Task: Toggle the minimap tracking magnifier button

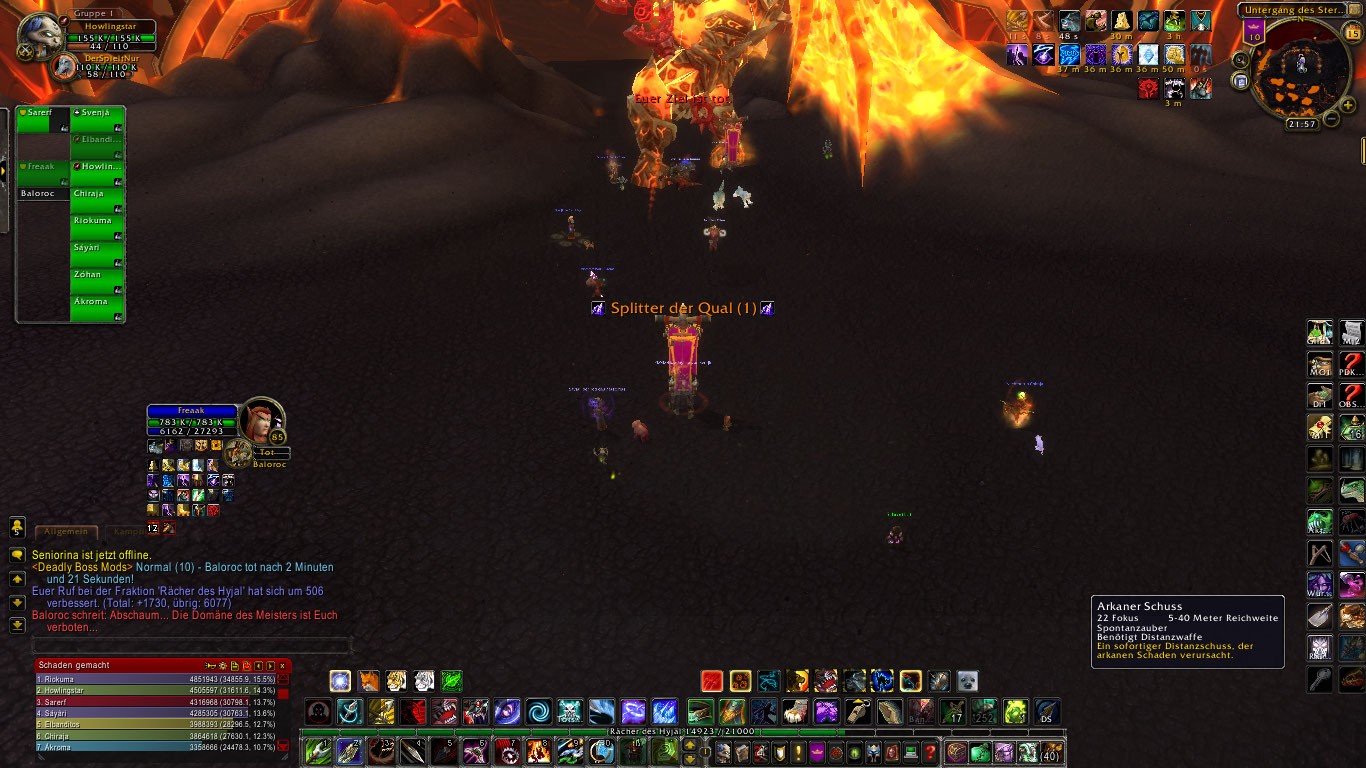Action: pos(1241,60)
